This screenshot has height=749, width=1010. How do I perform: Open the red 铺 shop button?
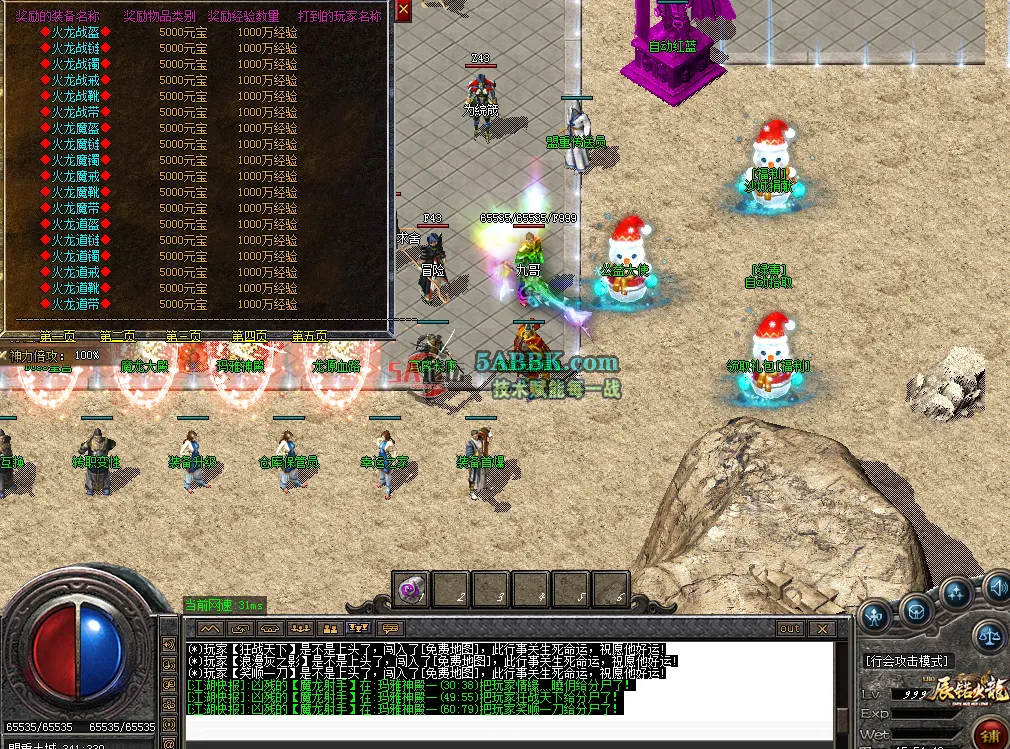992,737
